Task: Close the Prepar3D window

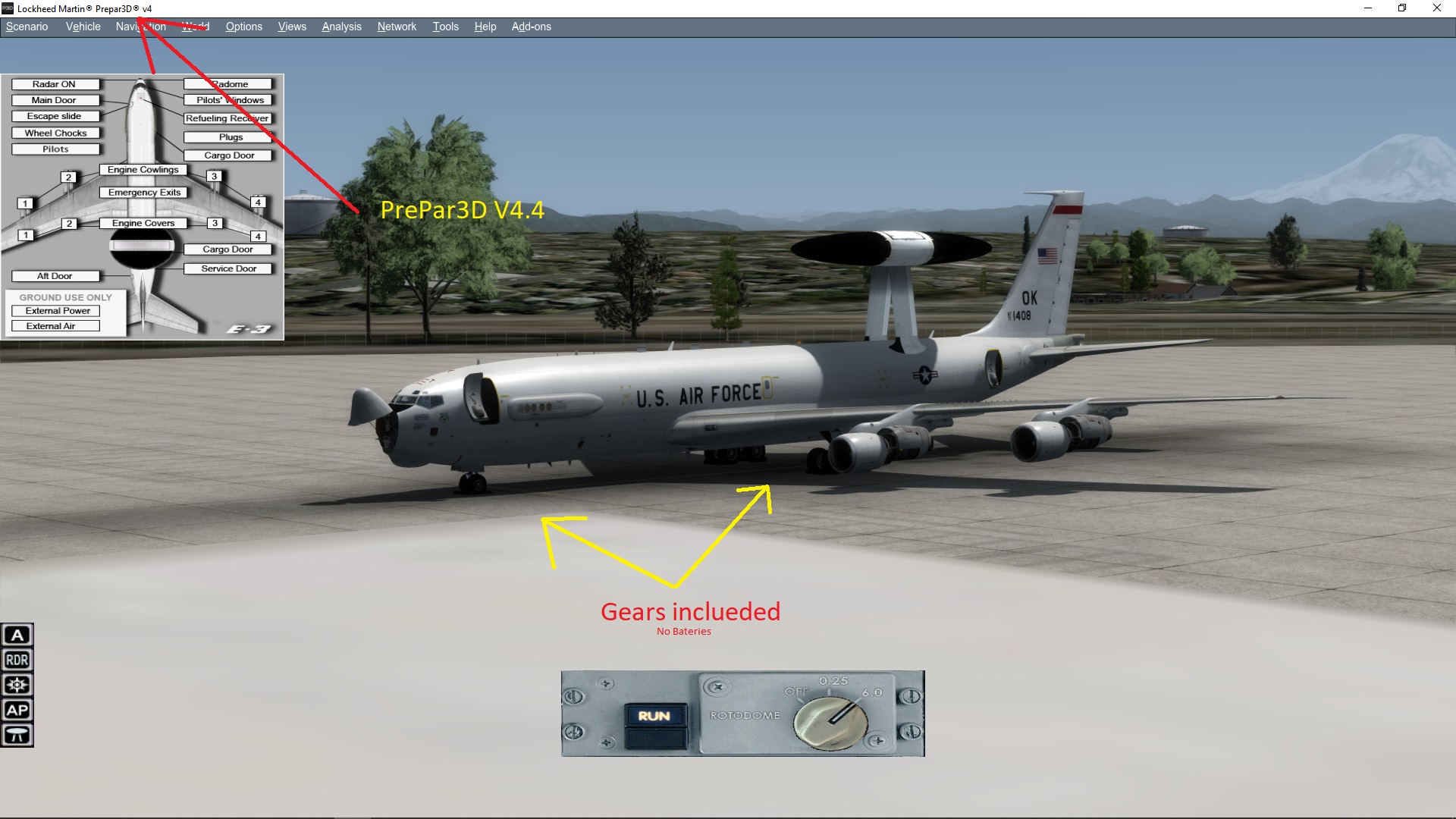Action: coord(1436,8)
